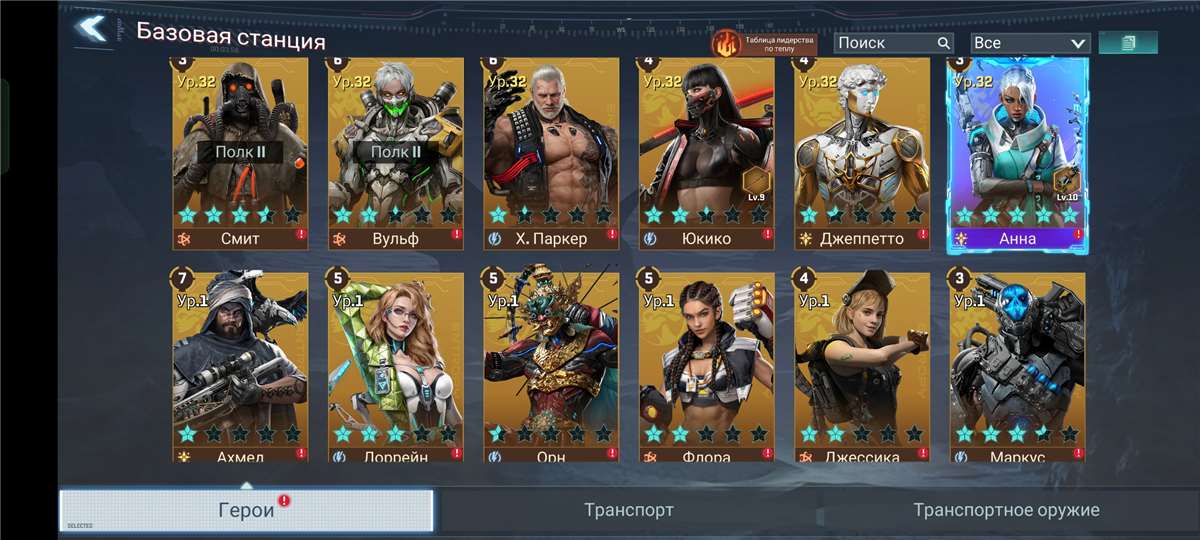This screenshot has width=1200, height=540.
Task: Open the Джеппетто hero card
Action: 862,150
